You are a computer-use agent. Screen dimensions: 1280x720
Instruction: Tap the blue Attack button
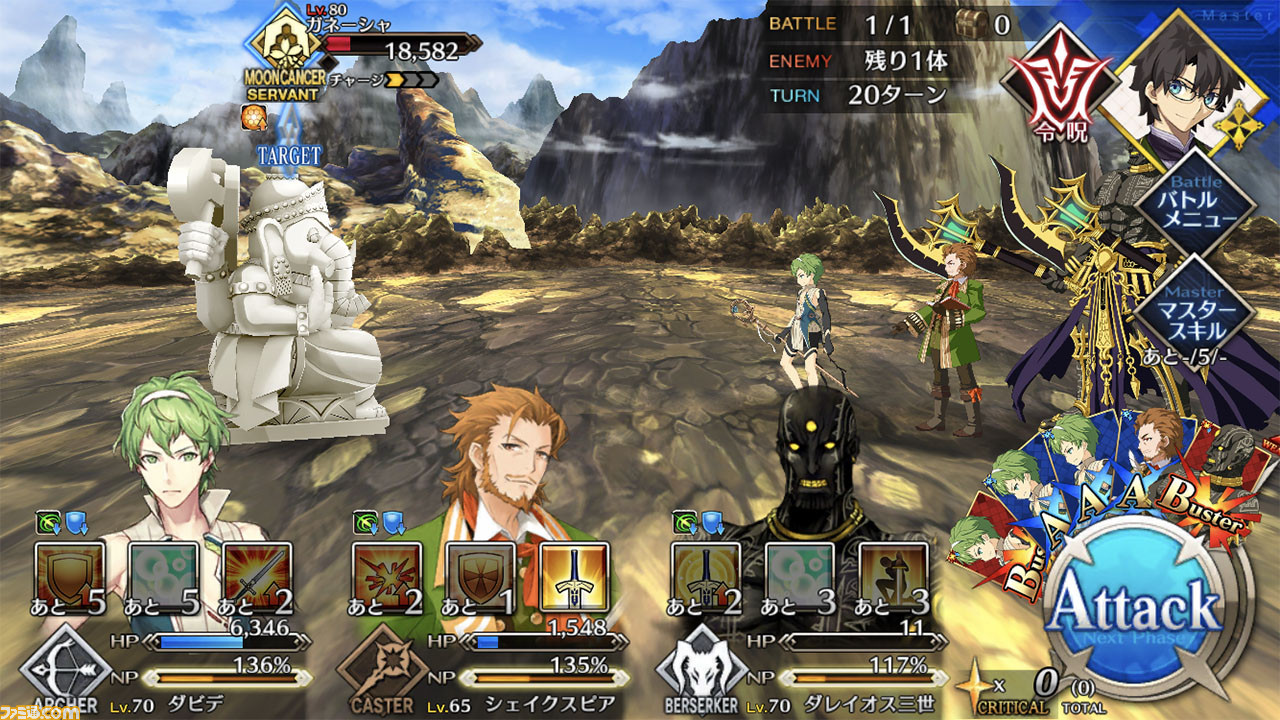1138,605
